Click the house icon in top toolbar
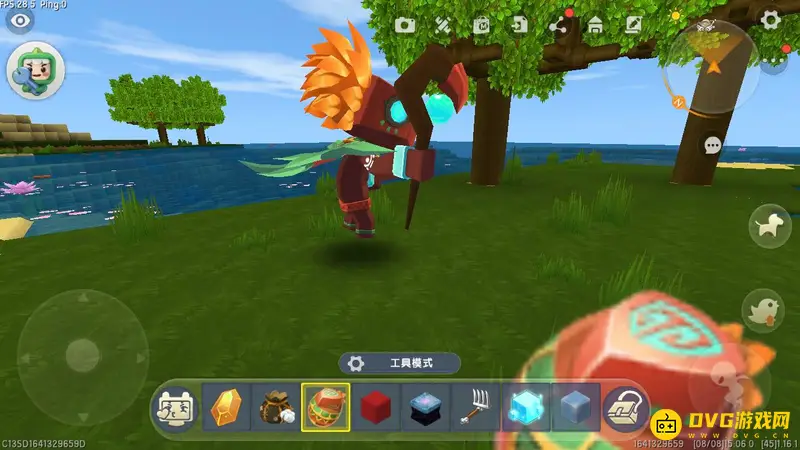Screen dimensions: 800x450 tap(595, 25)
